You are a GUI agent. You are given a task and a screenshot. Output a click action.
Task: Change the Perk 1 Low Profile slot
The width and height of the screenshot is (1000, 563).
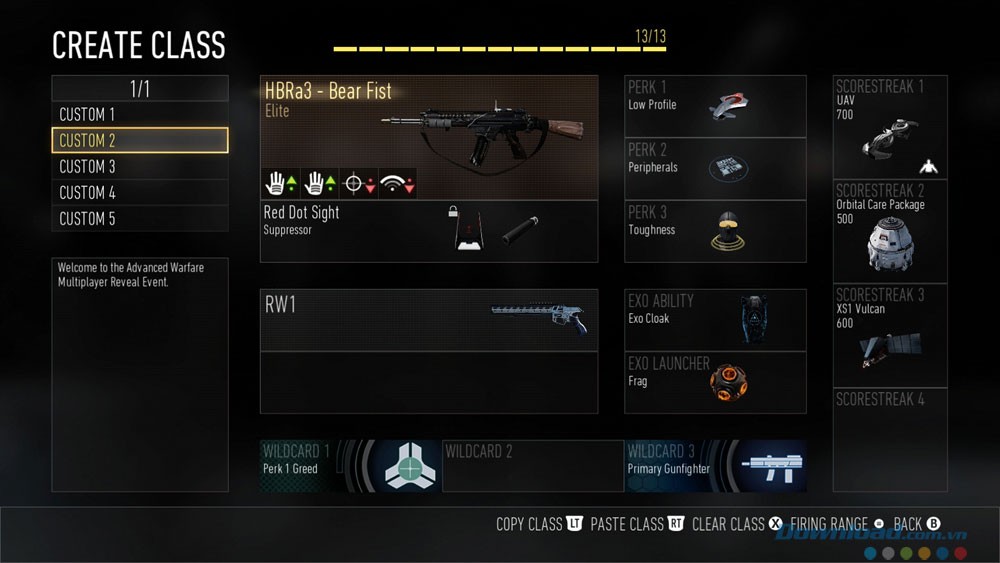[x=714, y=106]
